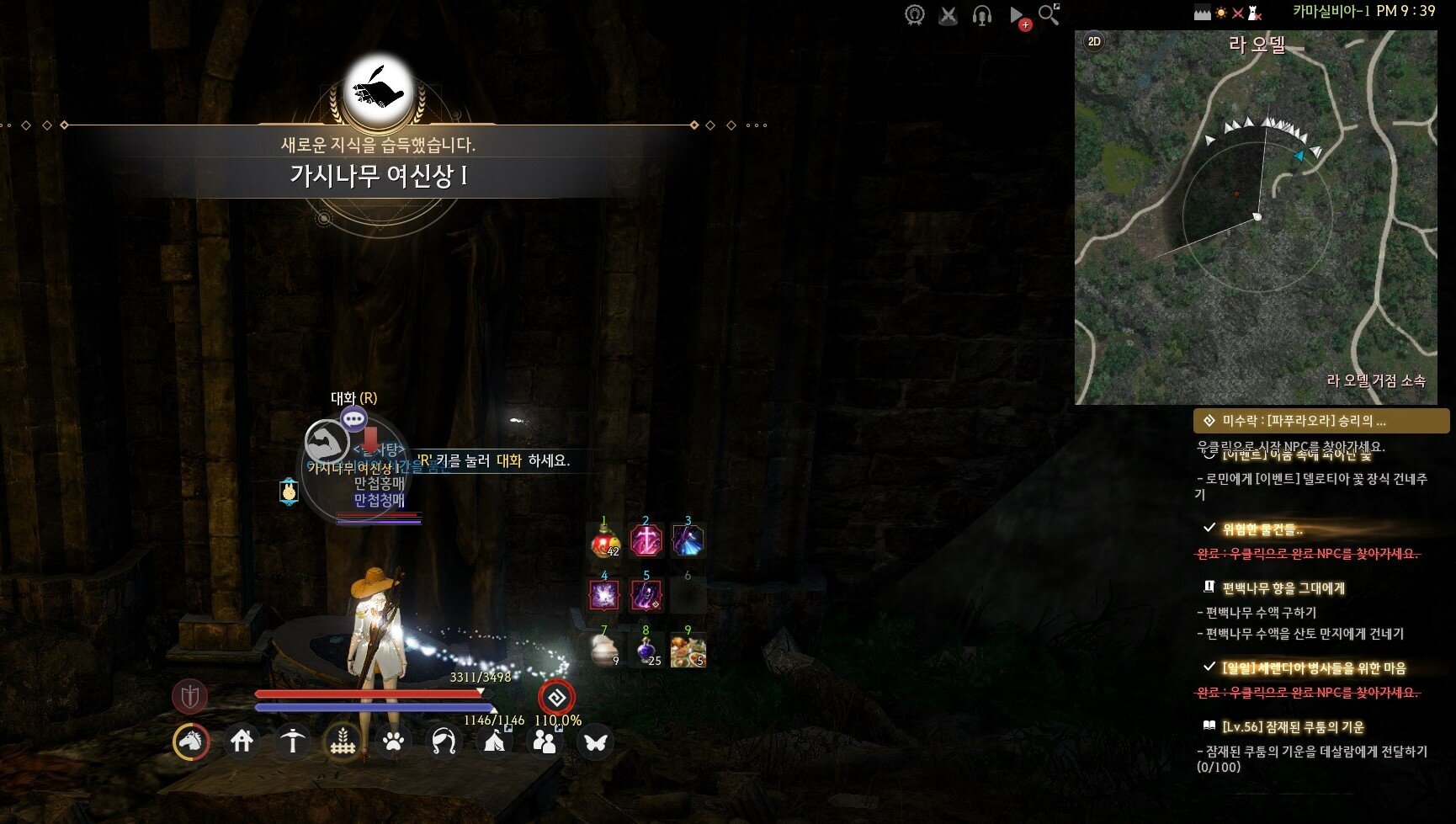
Task: Open the garden fence farm icon
Action: (343, 742)
